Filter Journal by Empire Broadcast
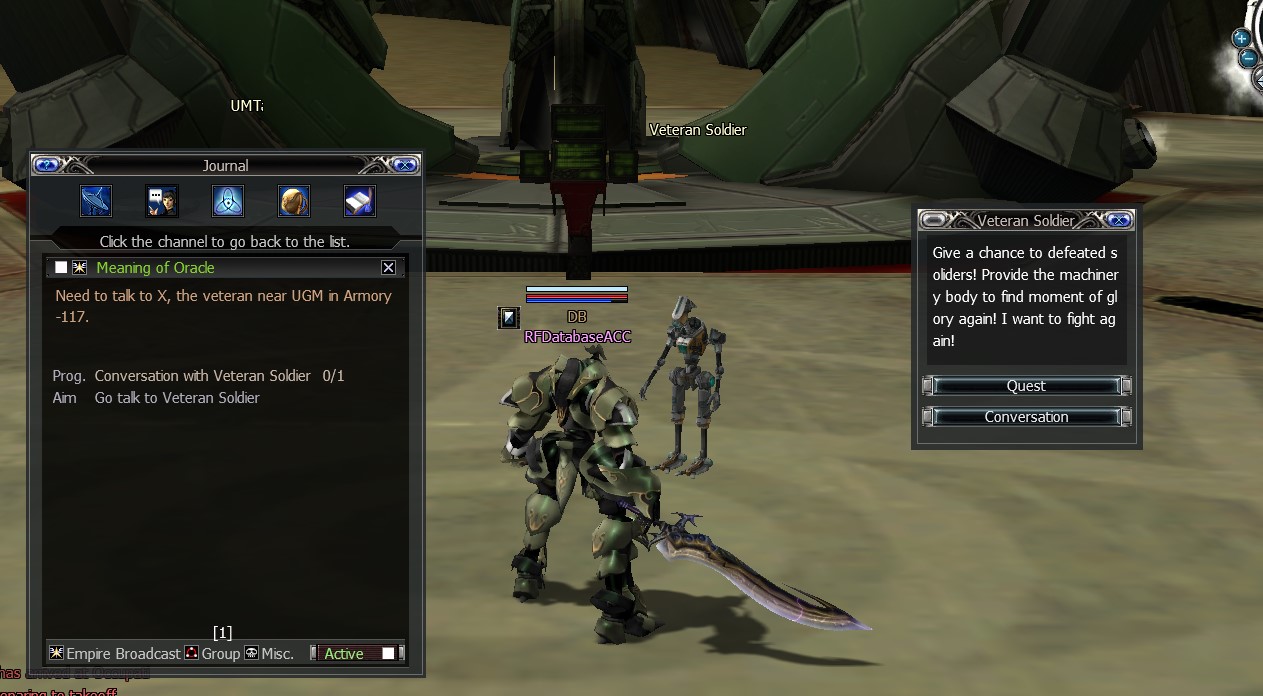The height and width of the screenshot is (696, 1263). (115, 654)
